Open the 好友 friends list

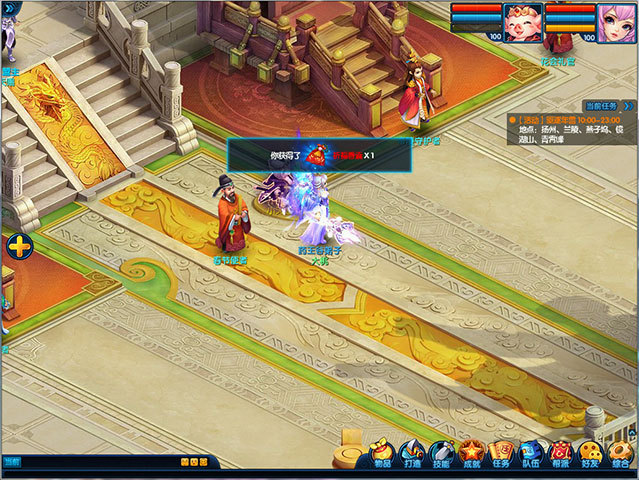tap(592, 453)
